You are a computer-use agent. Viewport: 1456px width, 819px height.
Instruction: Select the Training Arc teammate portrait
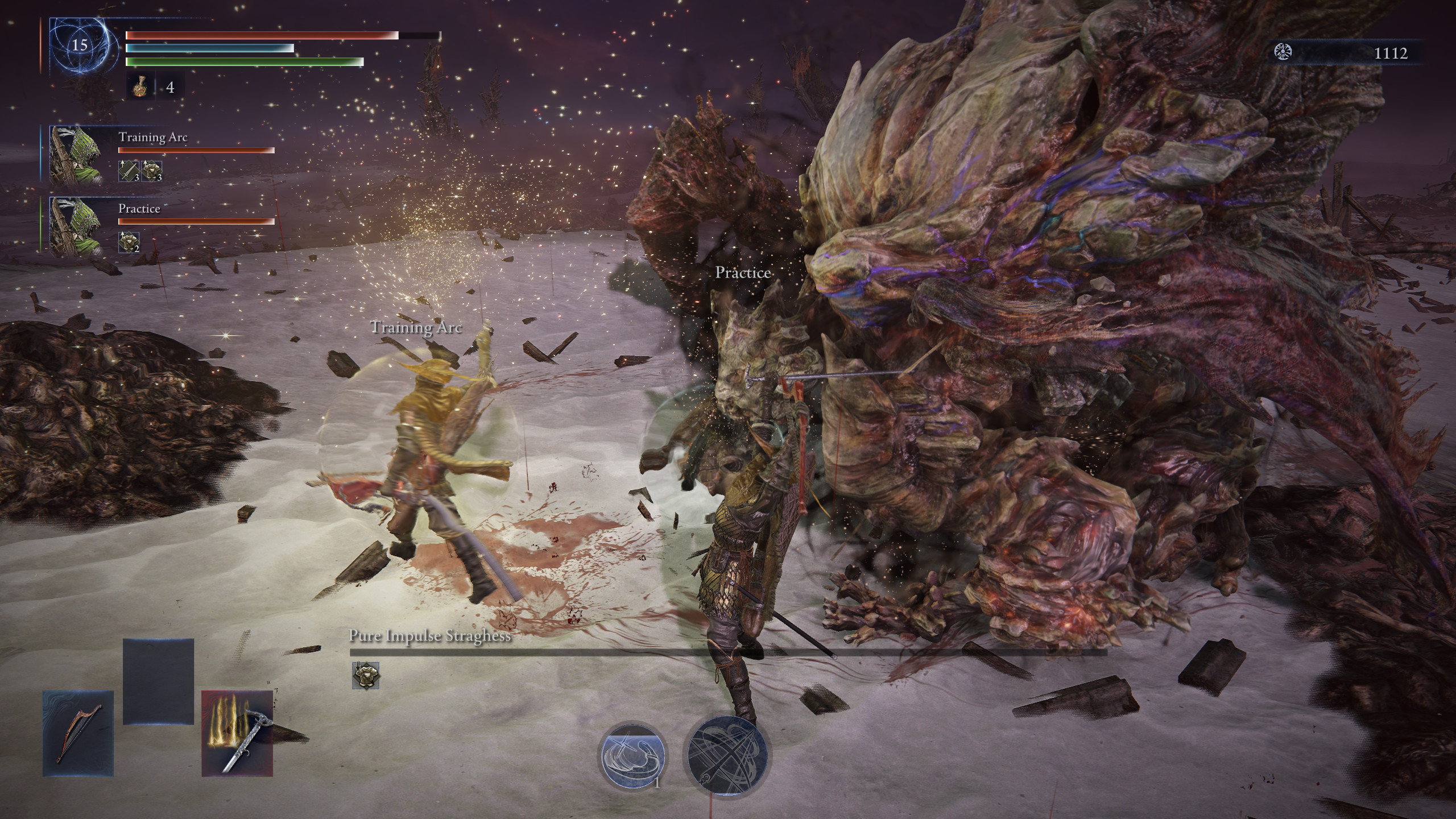pyautogui.click(x=76, y=154)
